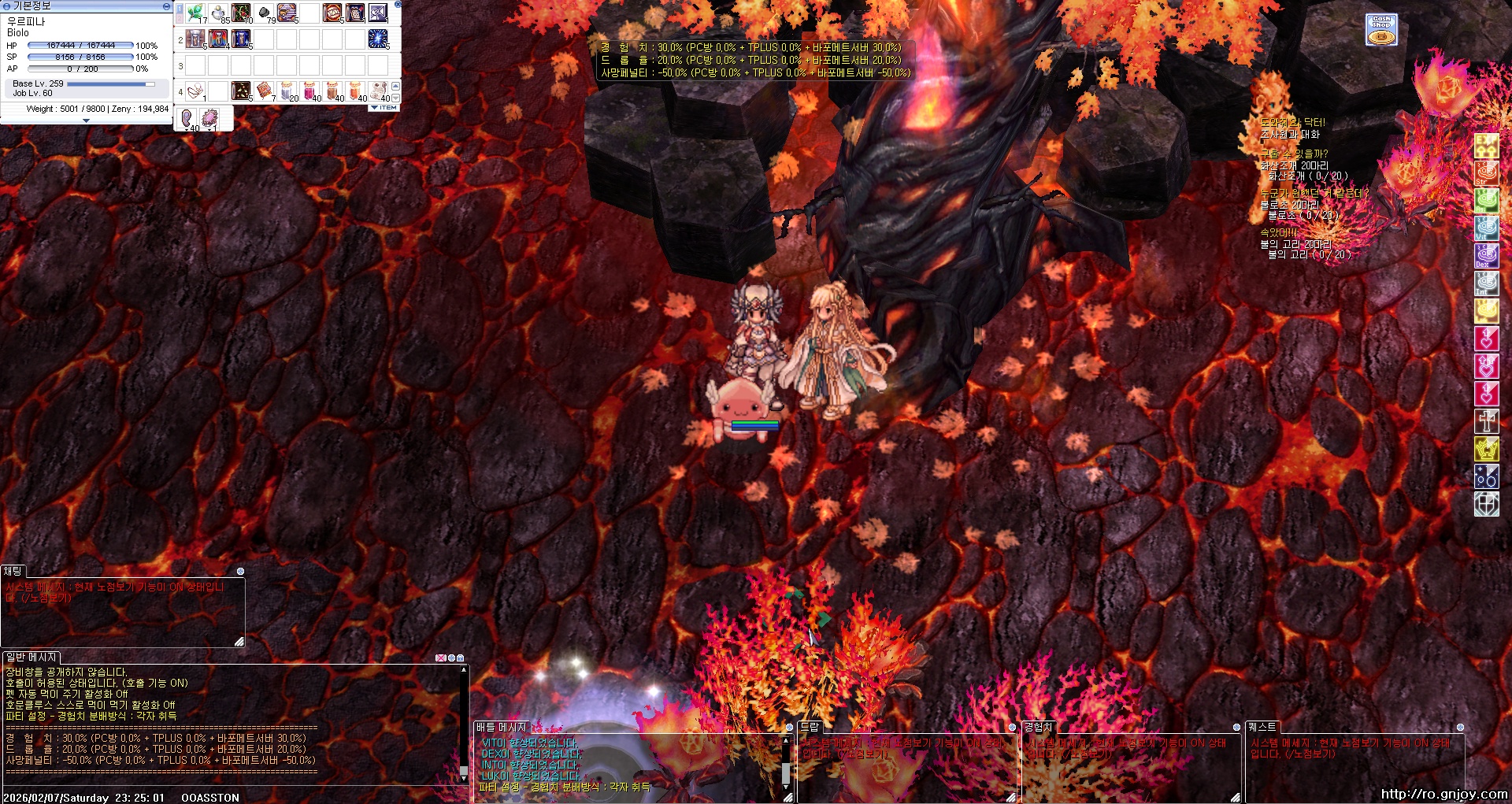Open the 퀘스트 quest message window tab
The width and height of the screenshot is (1512, 804).
point(1262,727)
